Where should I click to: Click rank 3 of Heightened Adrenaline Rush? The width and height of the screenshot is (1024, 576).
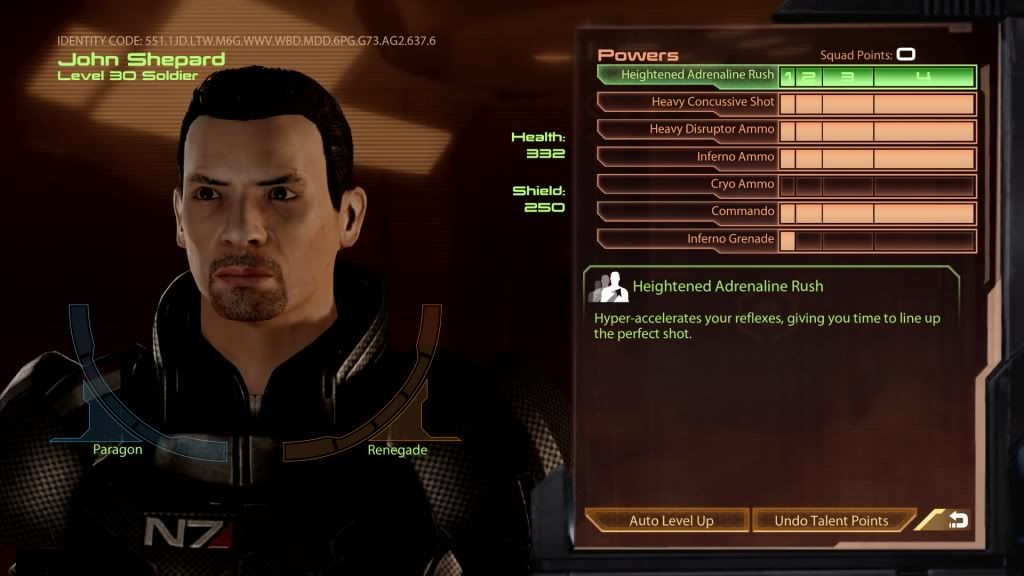848,76
